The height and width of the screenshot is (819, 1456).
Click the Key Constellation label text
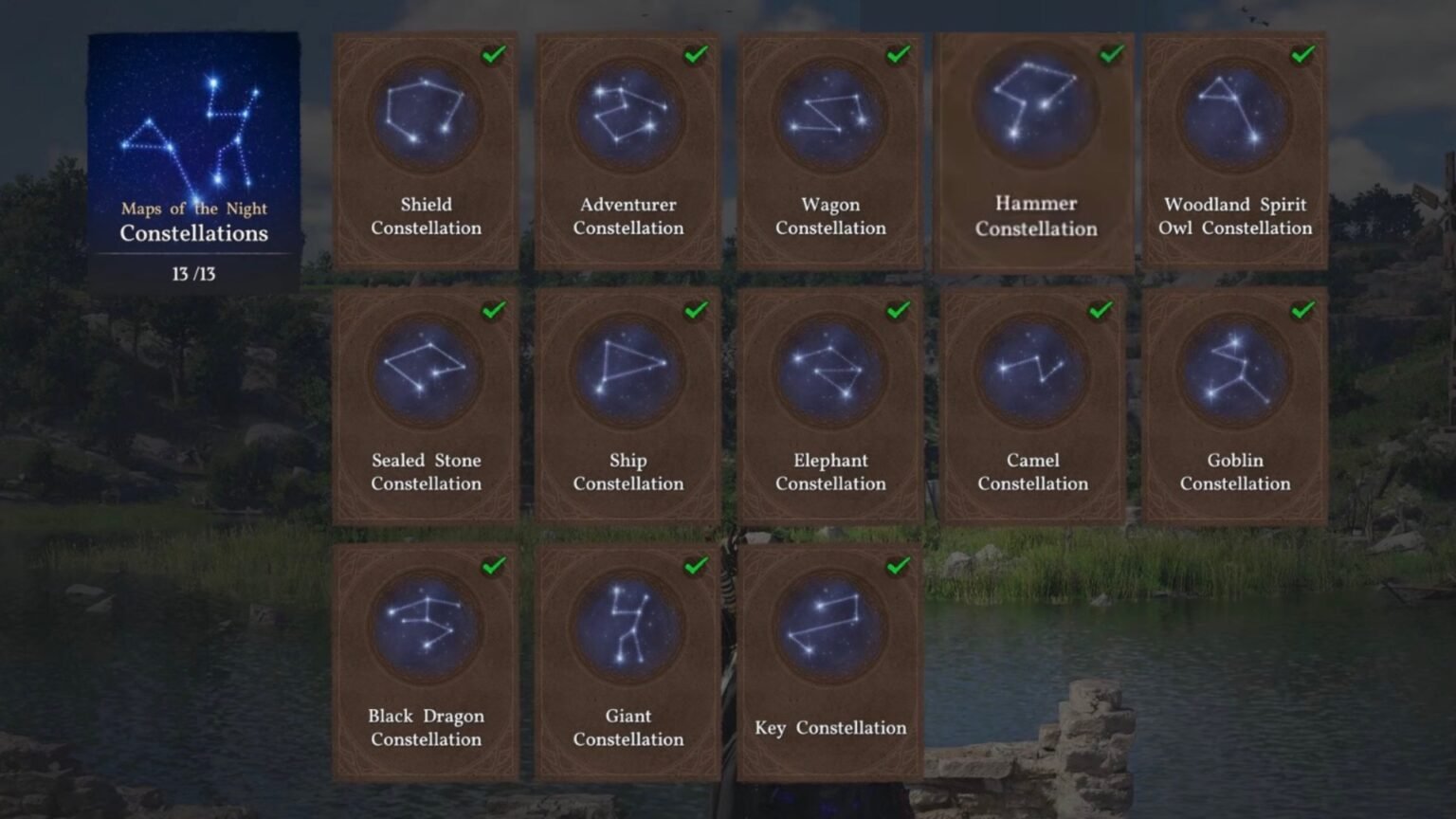tap(829, 728)
